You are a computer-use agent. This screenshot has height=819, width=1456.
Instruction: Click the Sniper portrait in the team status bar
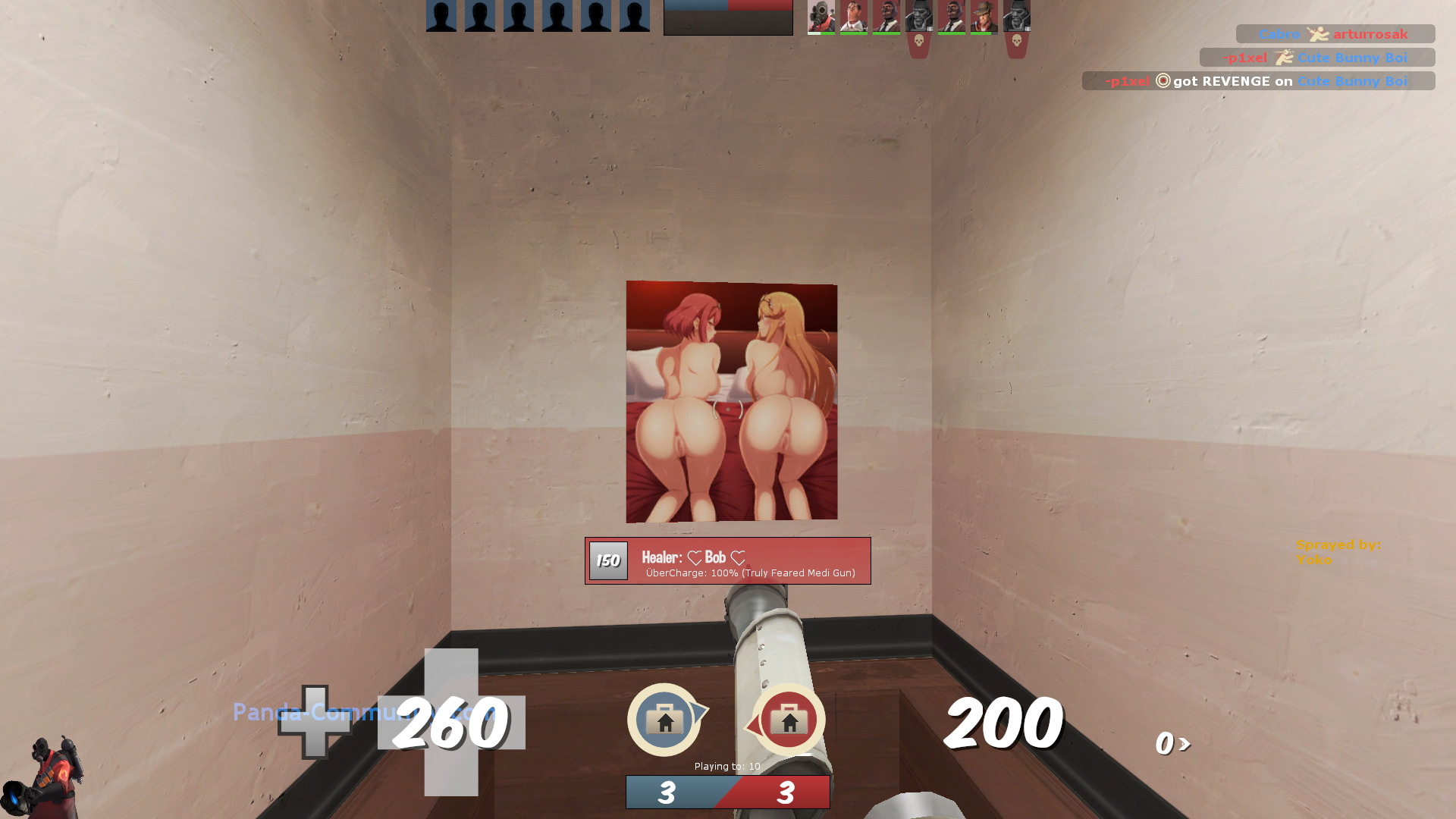984,17
